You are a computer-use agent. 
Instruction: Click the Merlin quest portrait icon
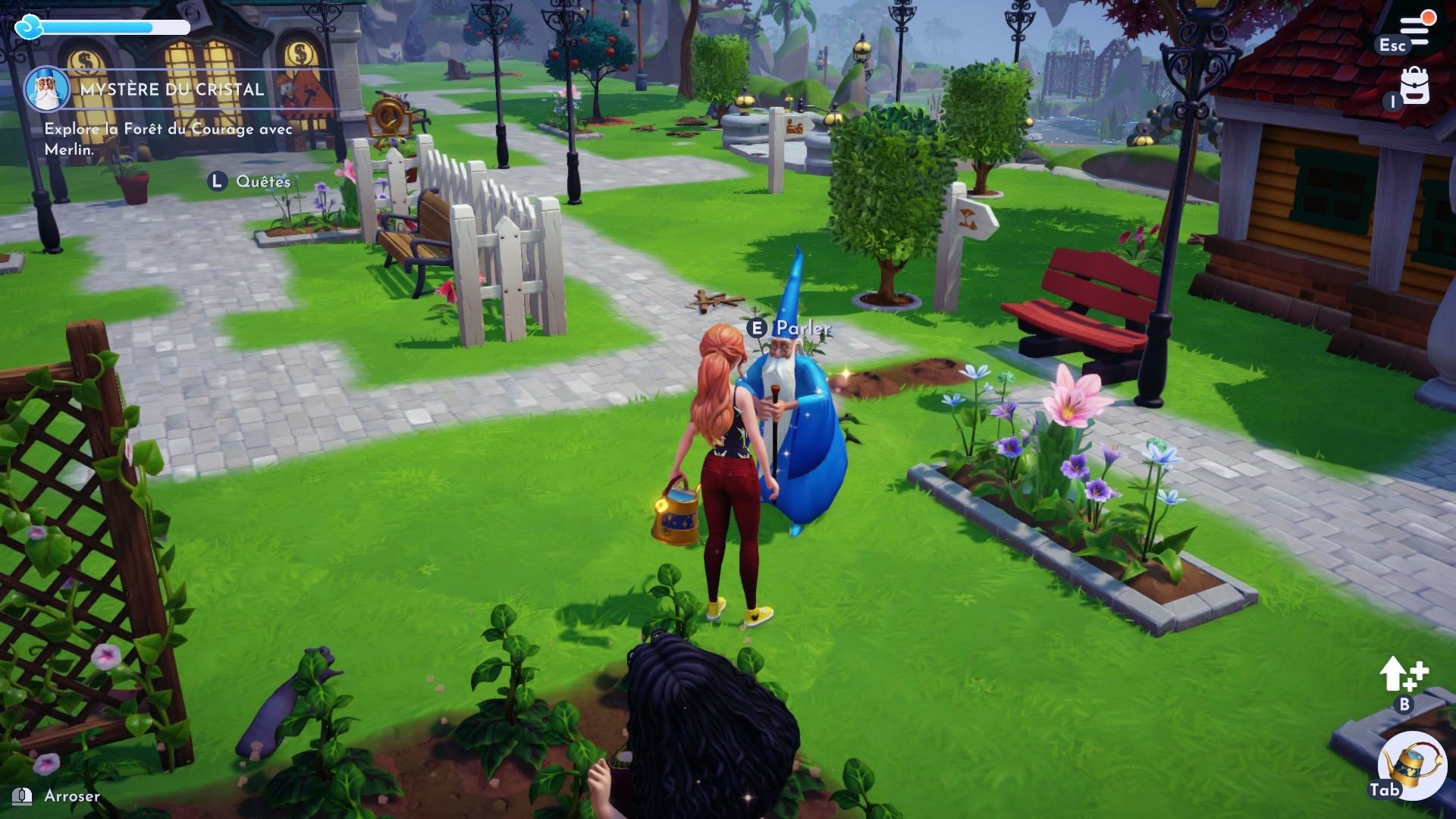tap(47, 89)
